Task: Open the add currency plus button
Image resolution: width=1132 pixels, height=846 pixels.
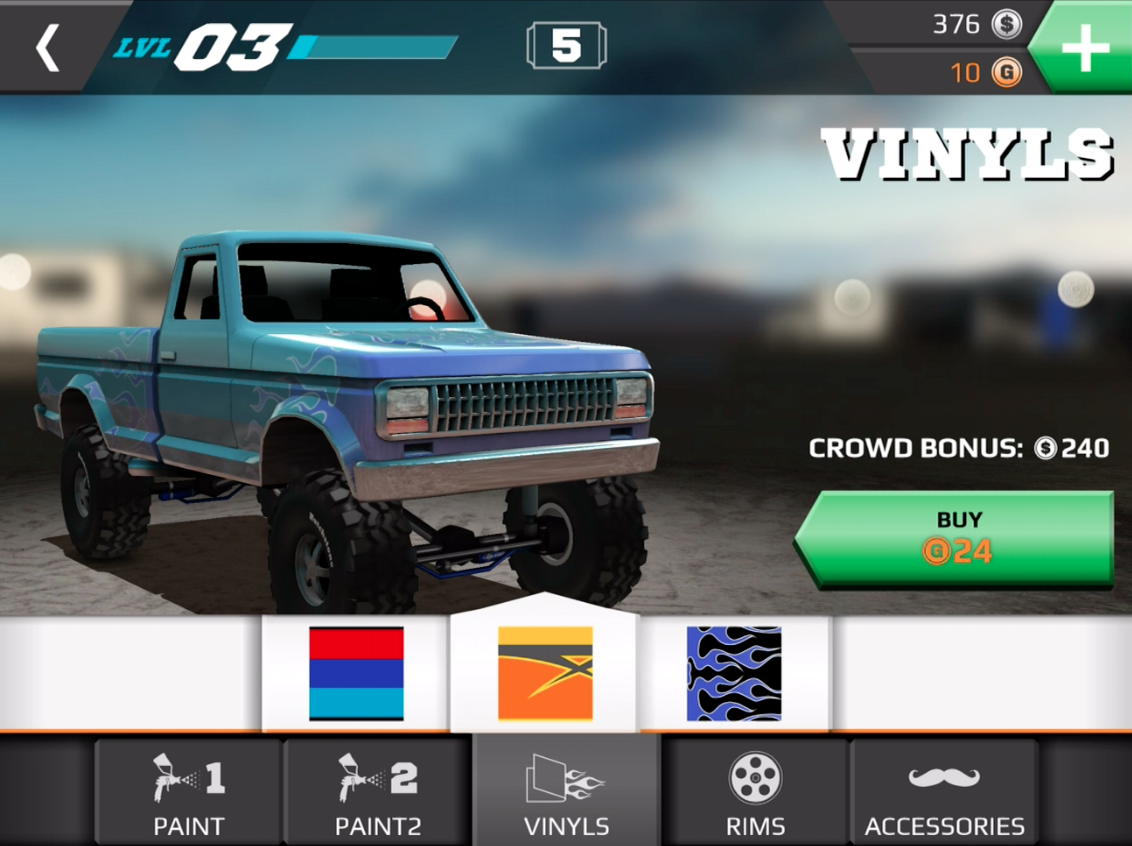Action: 1084,48
